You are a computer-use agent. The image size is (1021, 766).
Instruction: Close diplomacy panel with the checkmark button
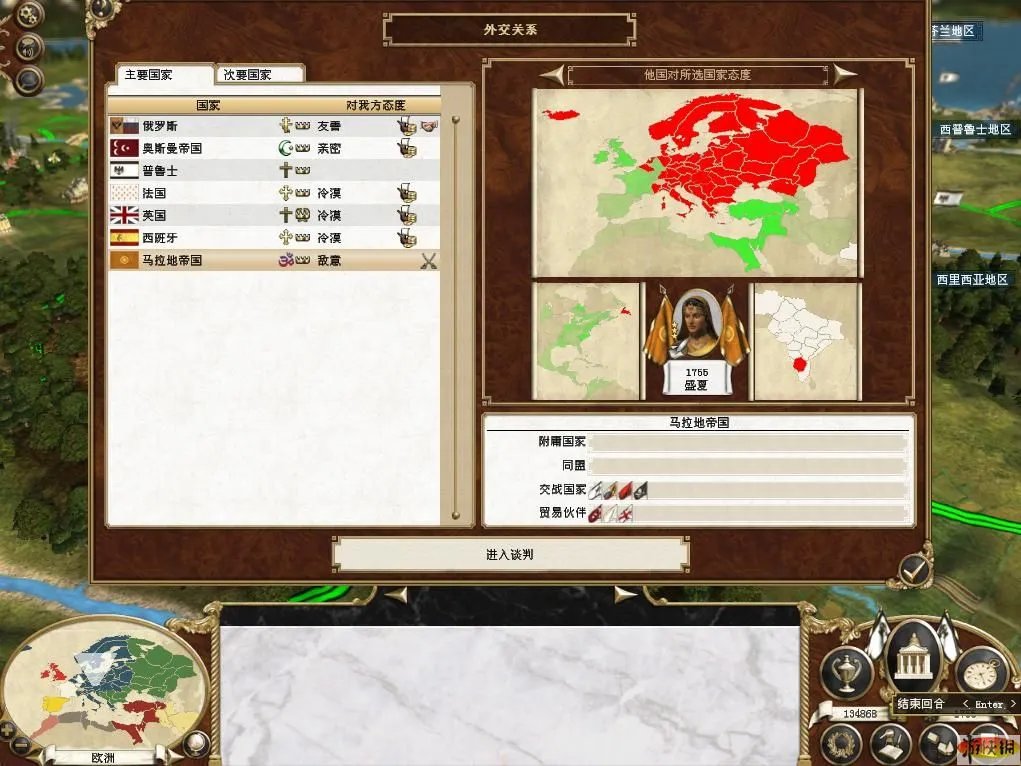(x=914, y=570)
